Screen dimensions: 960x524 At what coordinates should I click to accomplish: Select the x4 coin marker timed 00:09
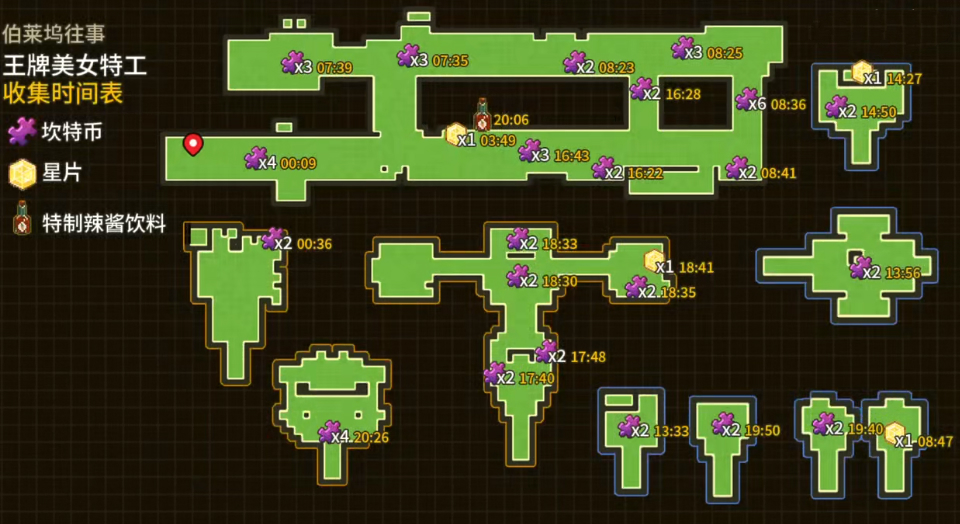tap(256, 159)
